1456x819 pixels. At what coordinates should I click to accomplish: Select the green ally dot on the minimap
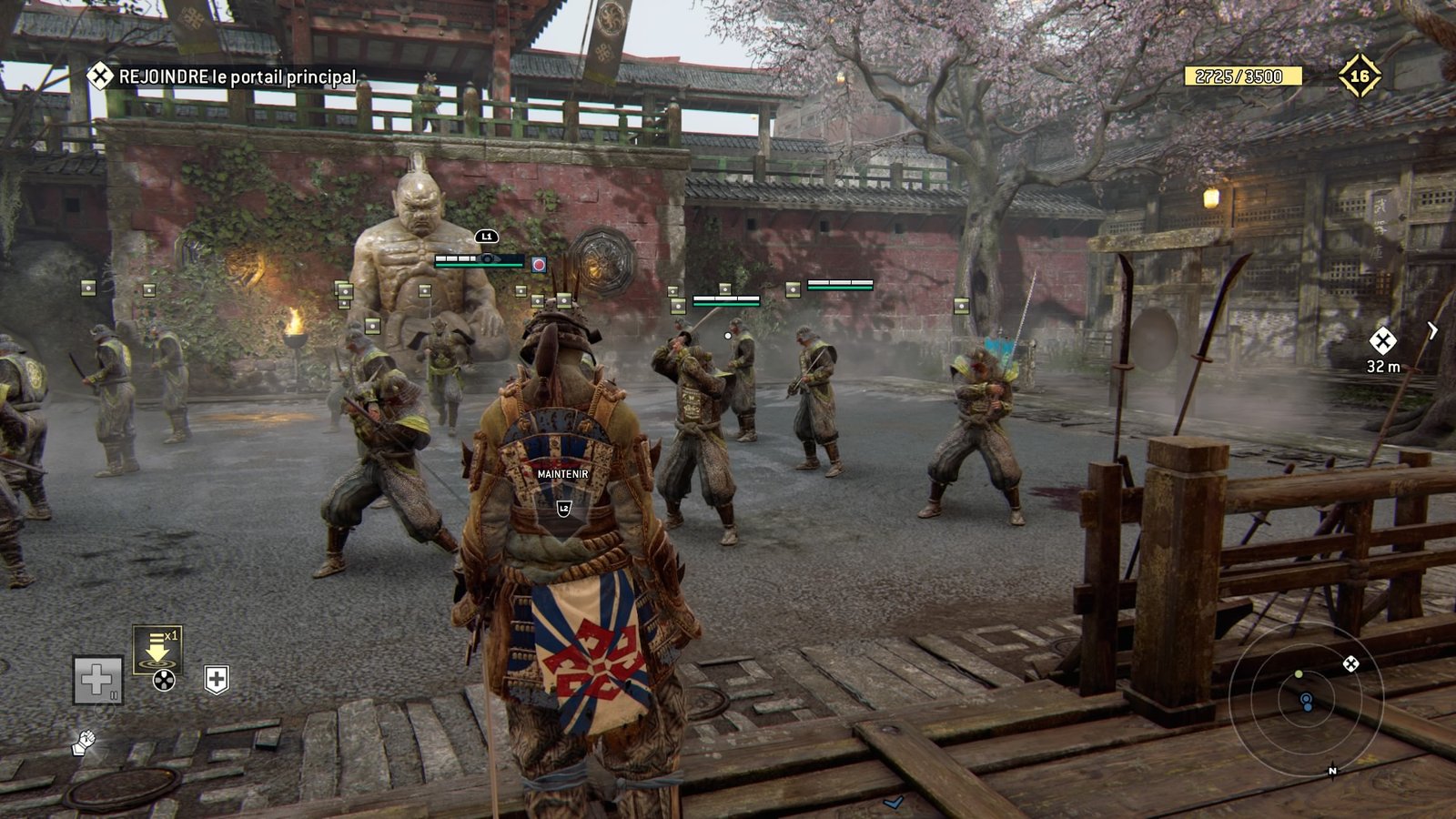pos(1299,674)
